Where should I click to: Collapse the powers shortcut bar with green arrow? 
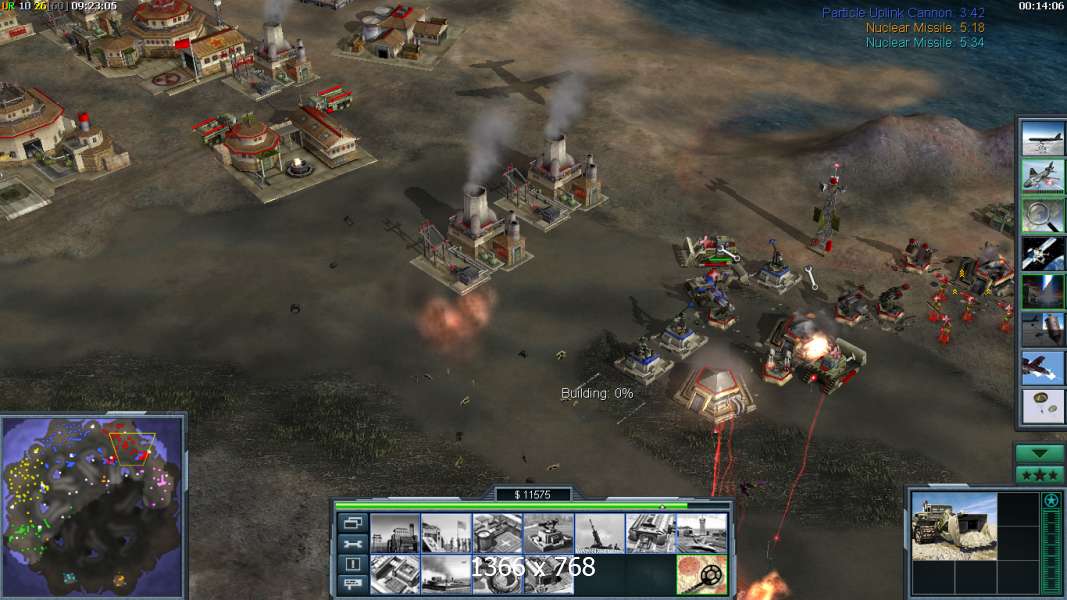pyautogui.click(x=1039, y=453)
